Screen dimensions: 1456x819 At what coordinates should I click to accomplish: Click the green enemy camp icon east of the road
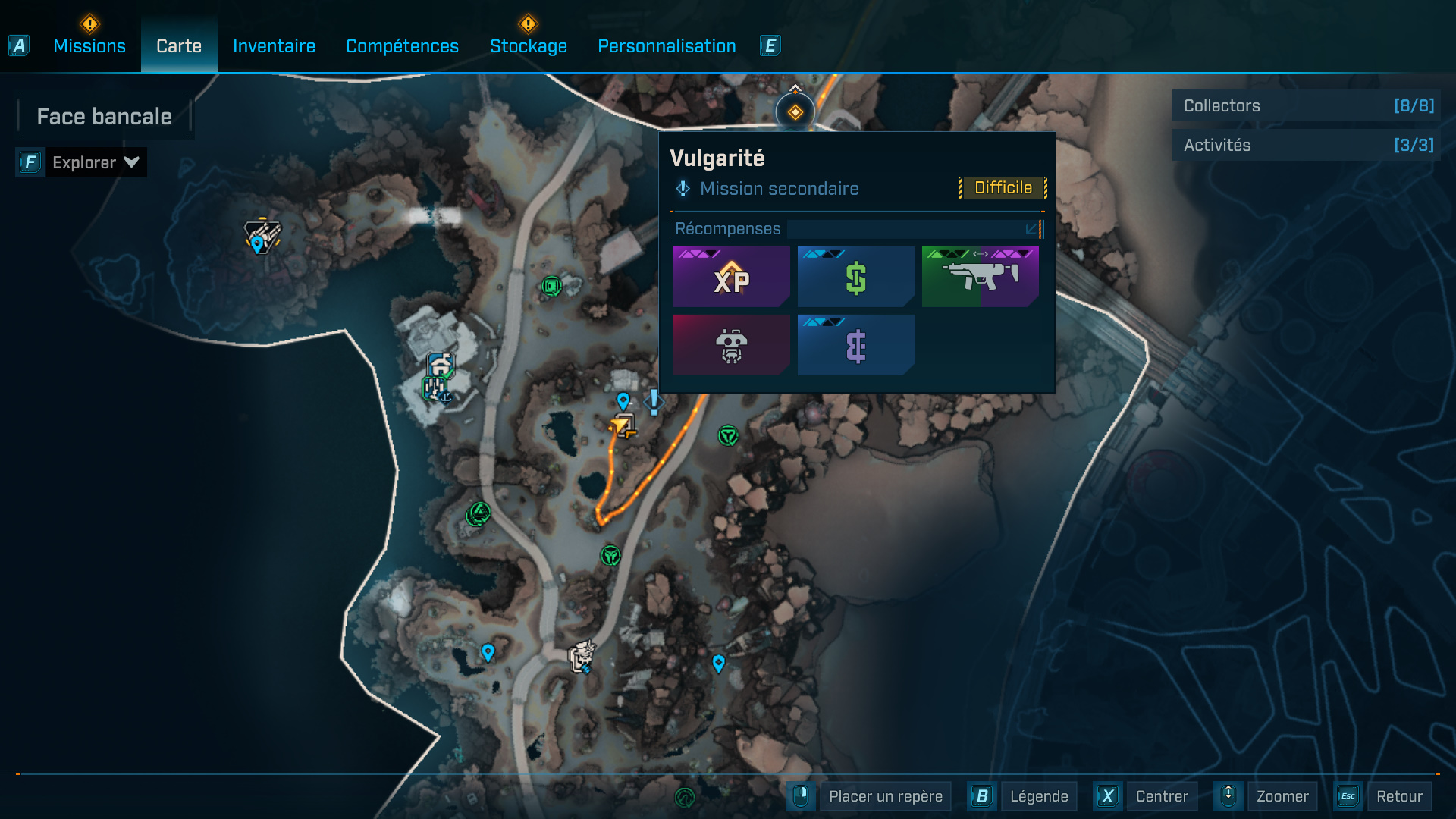tap(727, 436)
